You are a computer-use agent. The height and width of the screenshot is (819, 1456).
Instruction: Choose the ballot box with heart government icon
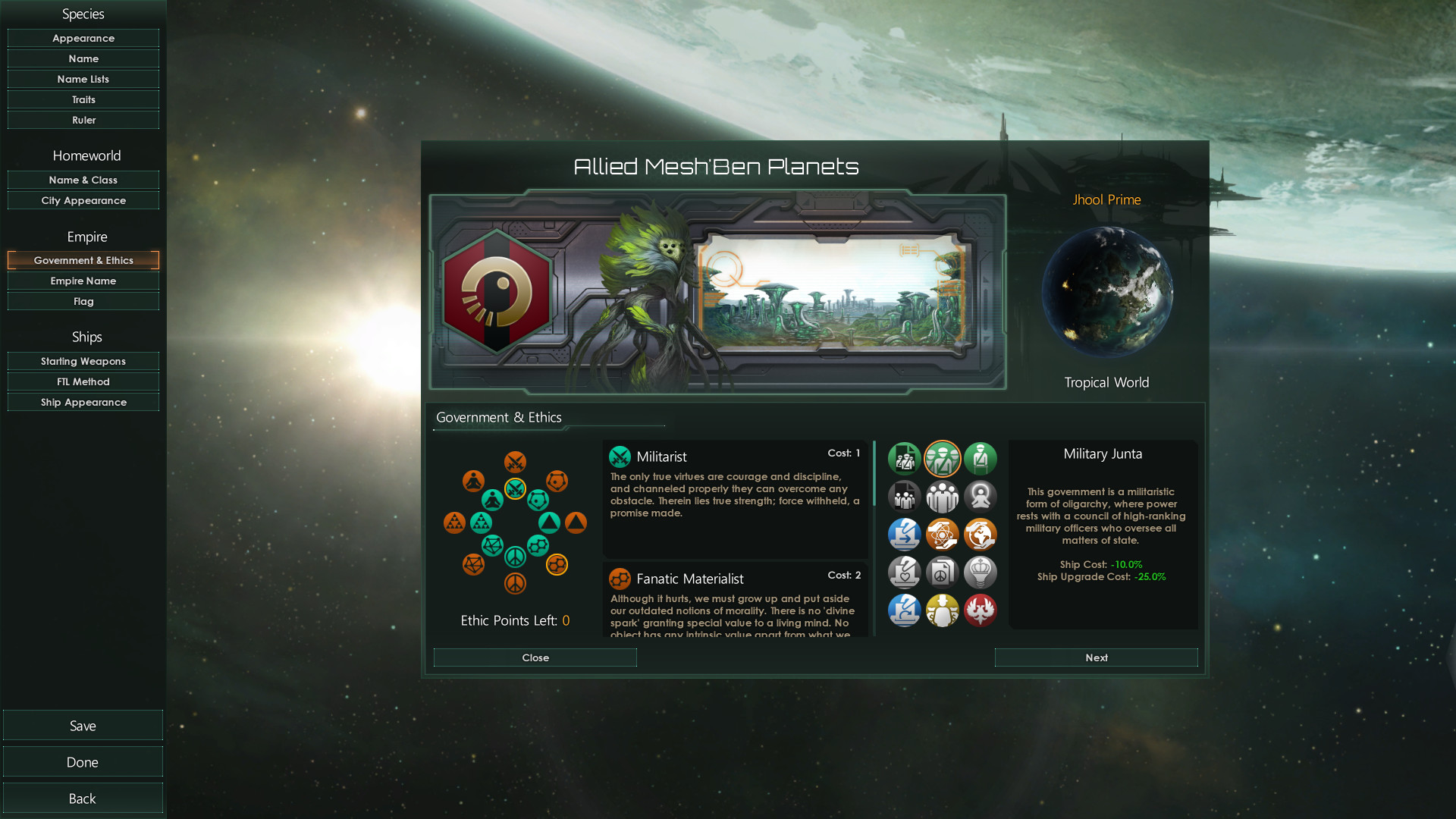click(904, 573)
